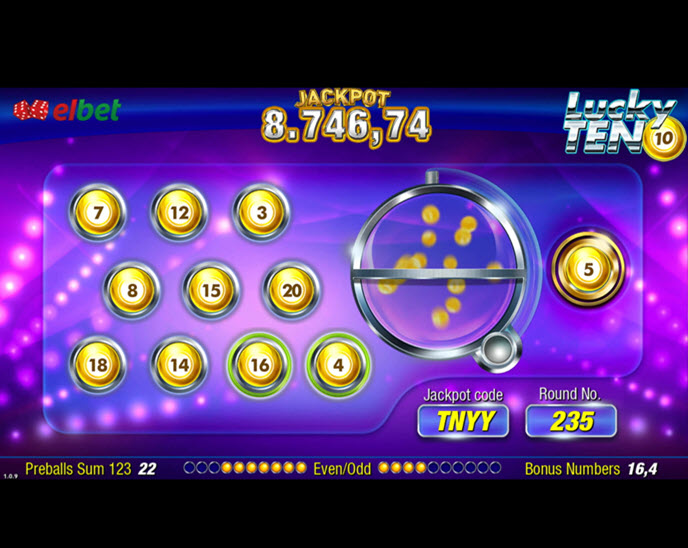This screenshot has height=548, width=688.
Task: Click the ball numbered 14
Action: tap(179, 365)
